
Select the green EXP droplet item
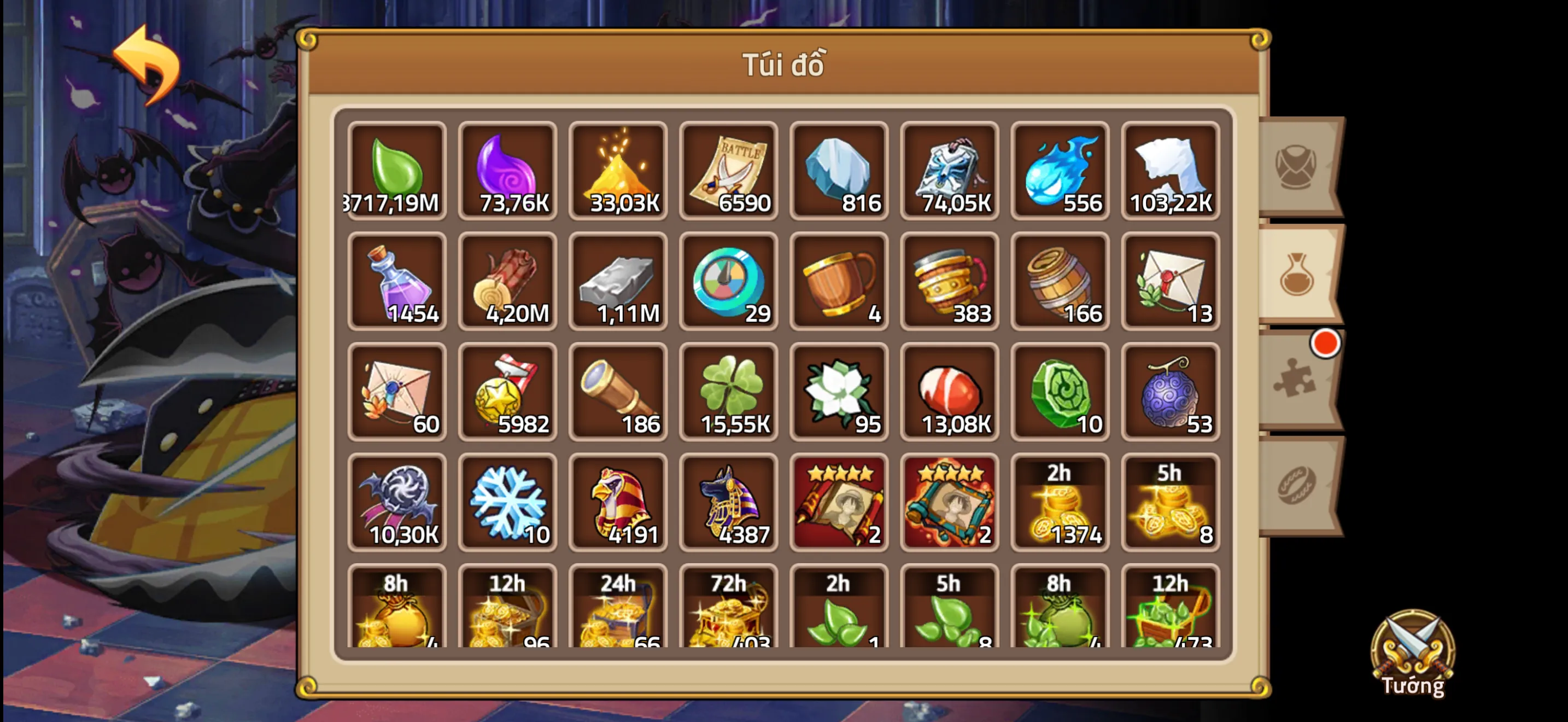[x=397, y=171]
